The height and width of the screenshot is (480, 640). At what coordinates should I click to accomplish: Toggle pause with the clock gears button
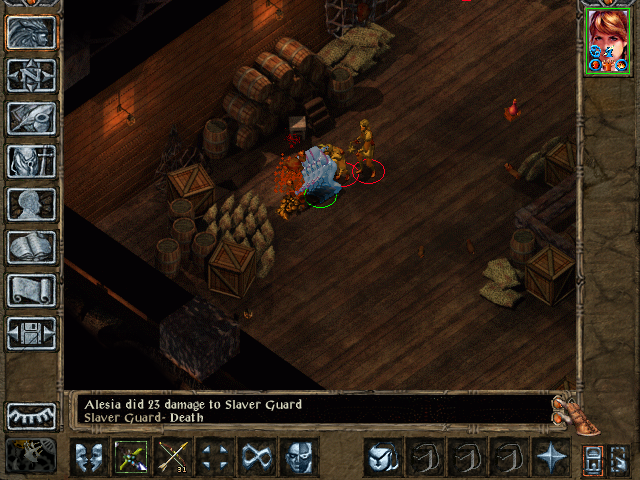point(31,455)
